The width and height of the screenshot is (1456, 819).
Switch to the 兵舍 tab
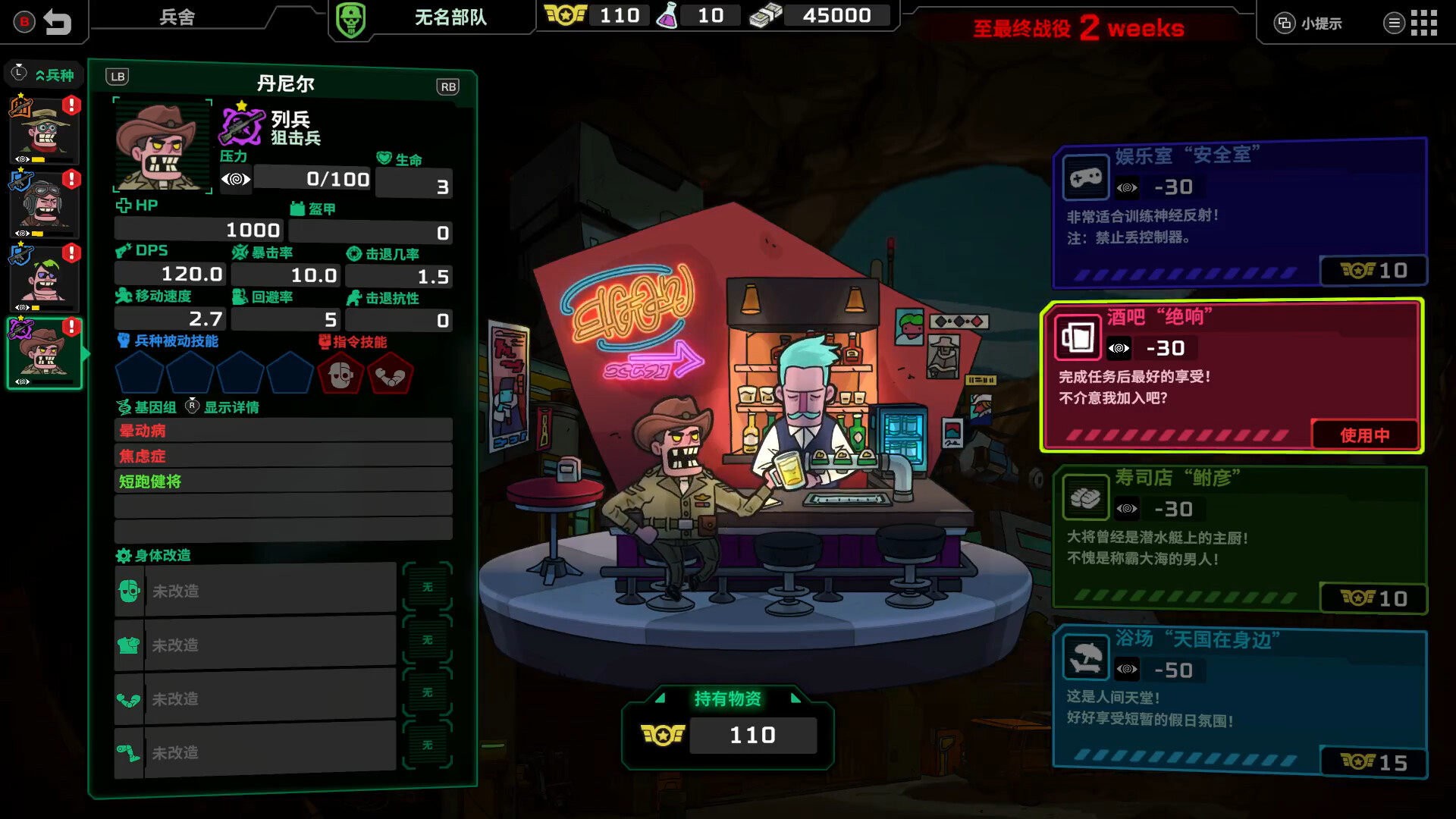176,17
